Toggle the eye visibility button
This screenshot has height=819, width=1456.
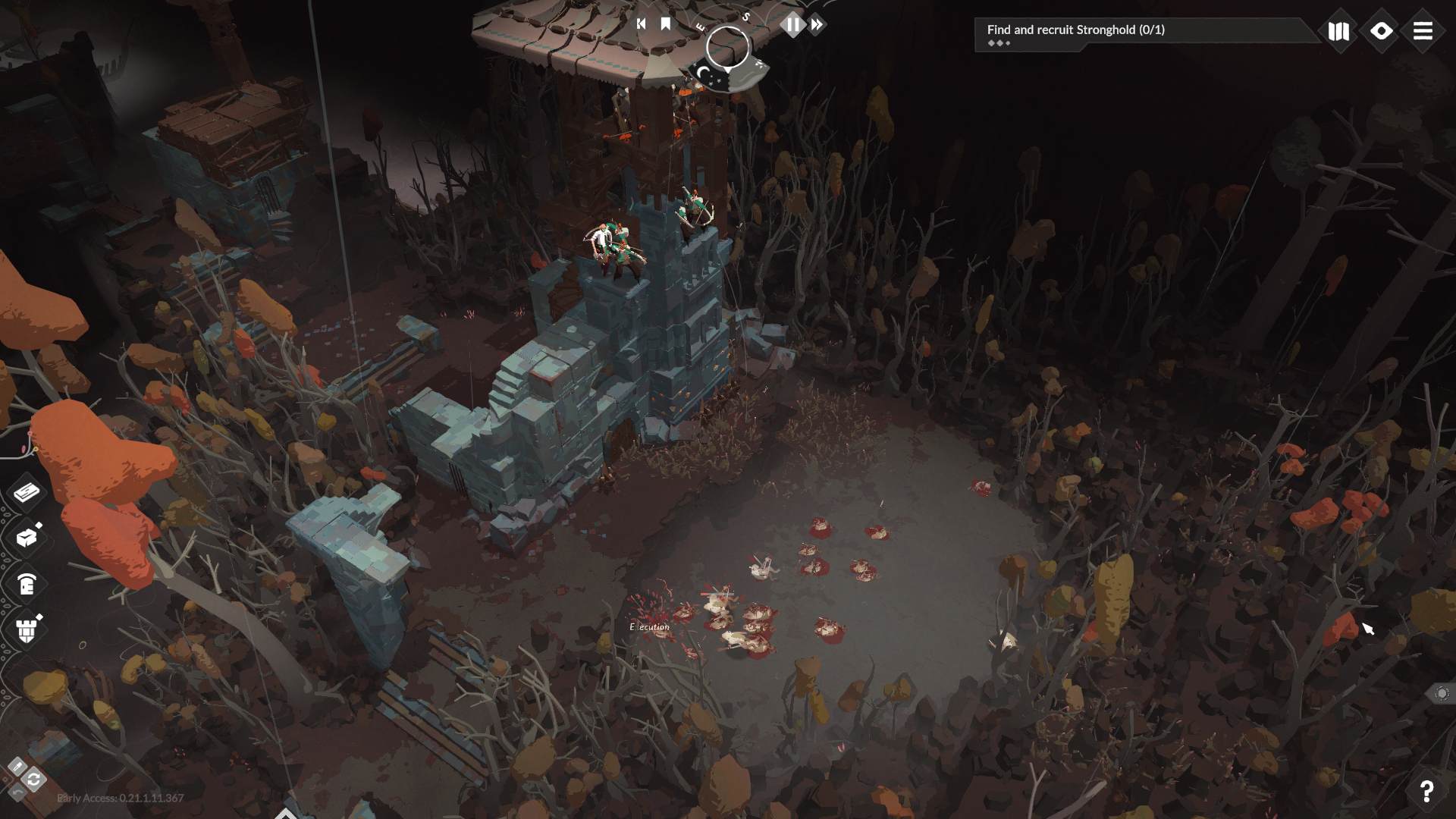tap(1381, 31)
